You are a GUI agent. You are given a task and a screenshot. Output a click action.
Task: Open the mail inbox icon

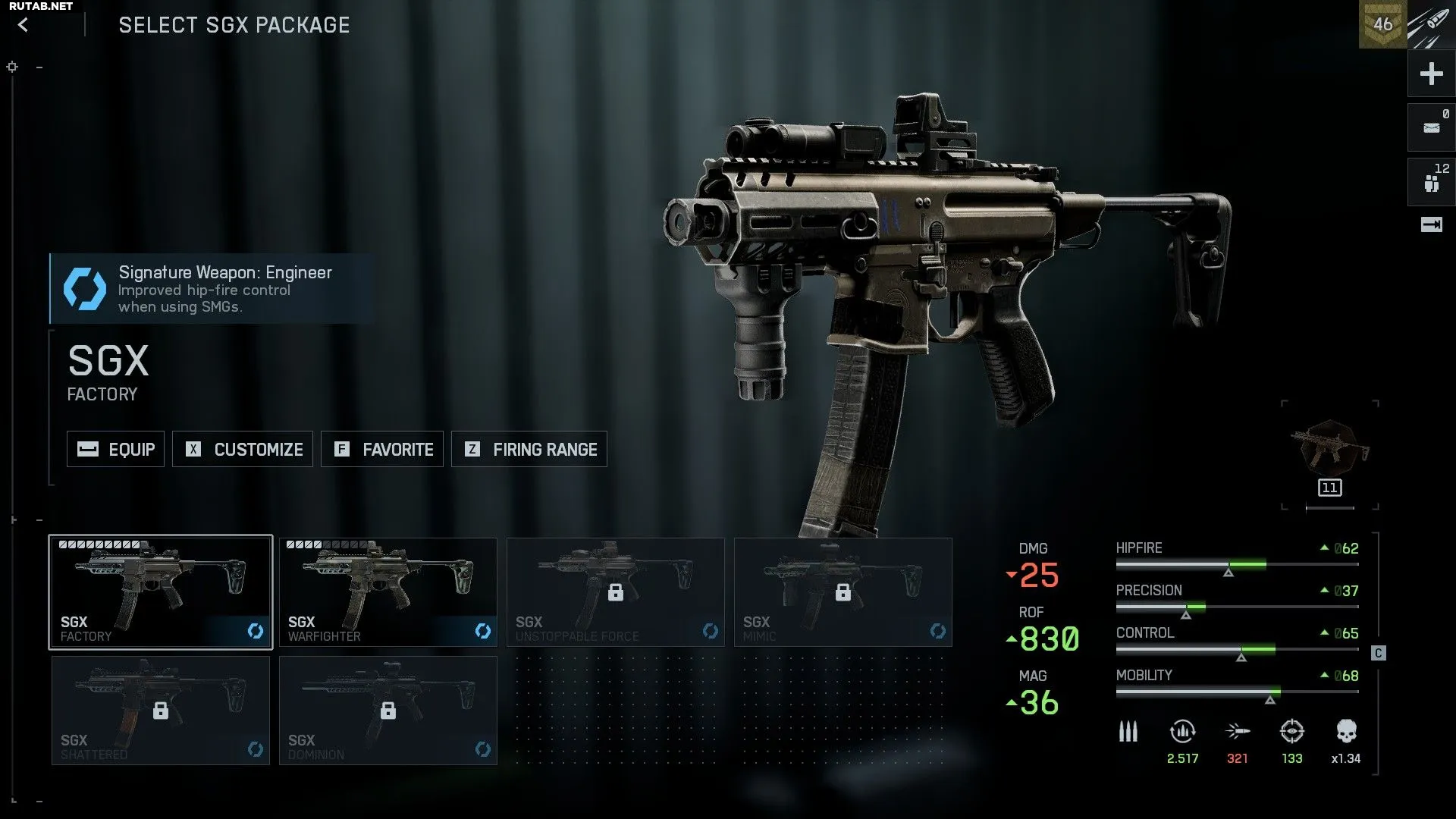(x=1431, y=127)
